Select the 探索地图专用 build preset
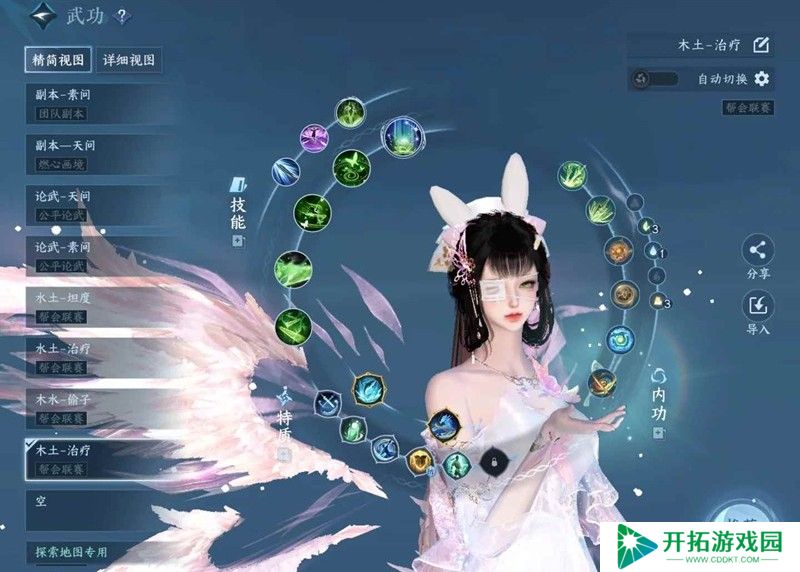The width and height of the screenshot is (800, 572). click(x=92, y=553)
